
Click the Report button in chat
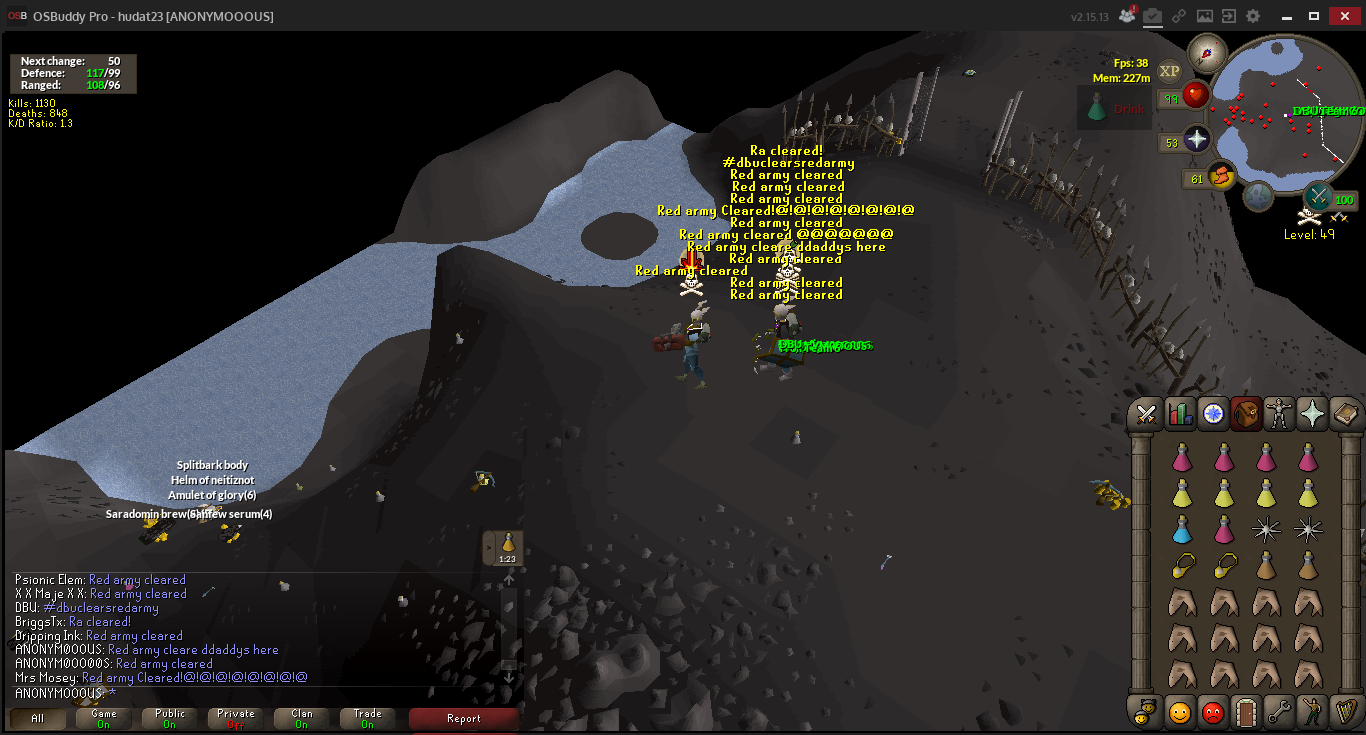tap(463, 718)
